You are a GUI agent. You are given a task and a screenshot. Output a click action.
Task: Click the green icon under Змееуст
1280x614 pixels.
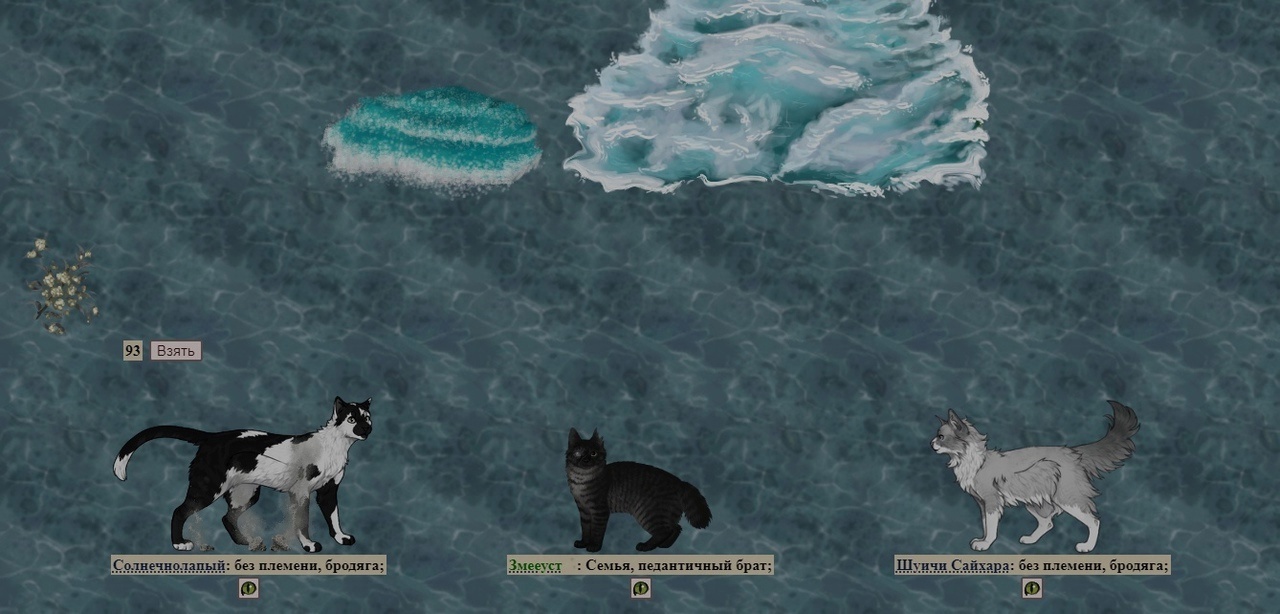[x=641, y=588]
